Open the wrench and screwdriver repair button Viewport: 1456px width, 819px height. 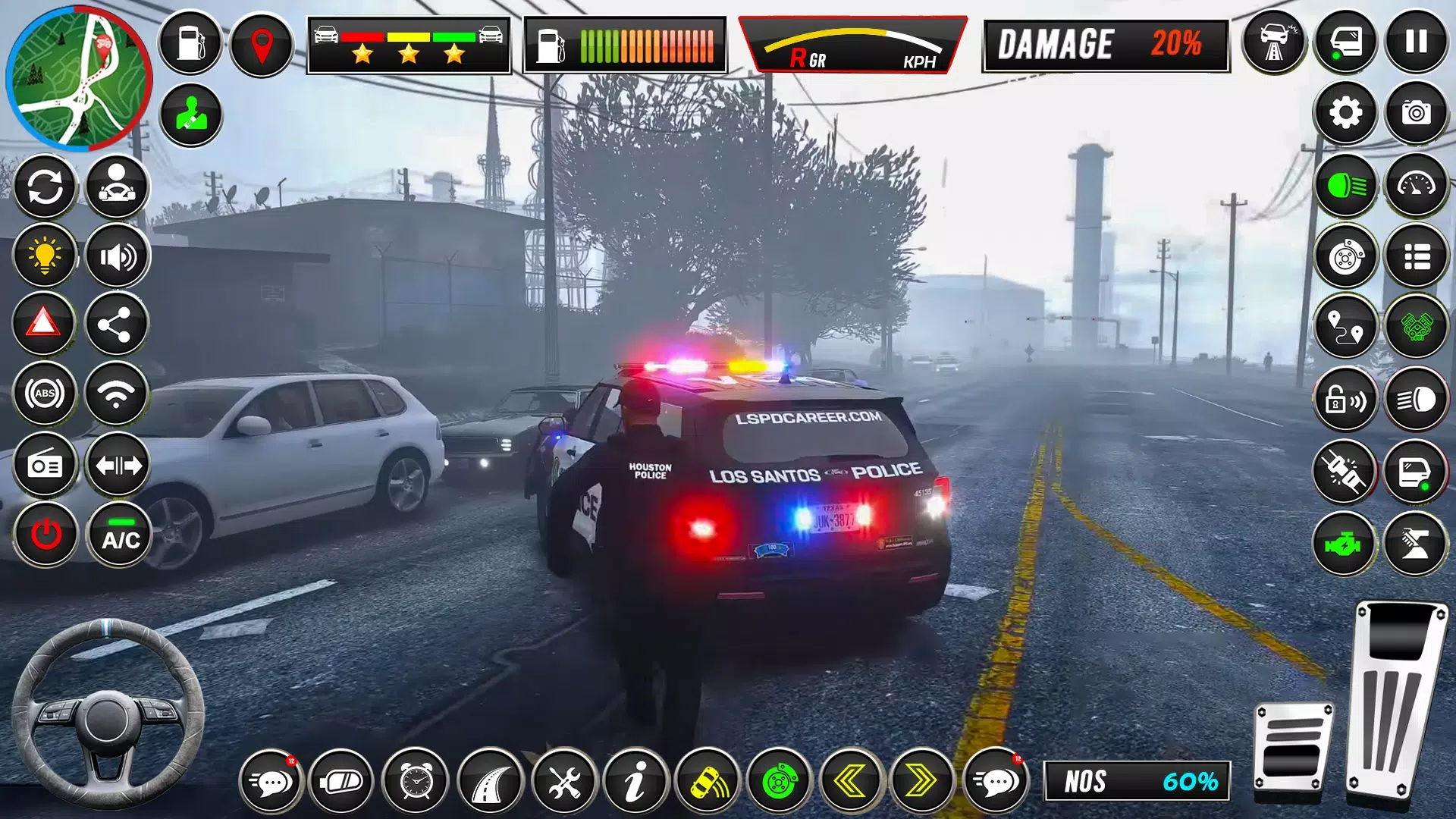pyautogui.click(x=564, y=781)
